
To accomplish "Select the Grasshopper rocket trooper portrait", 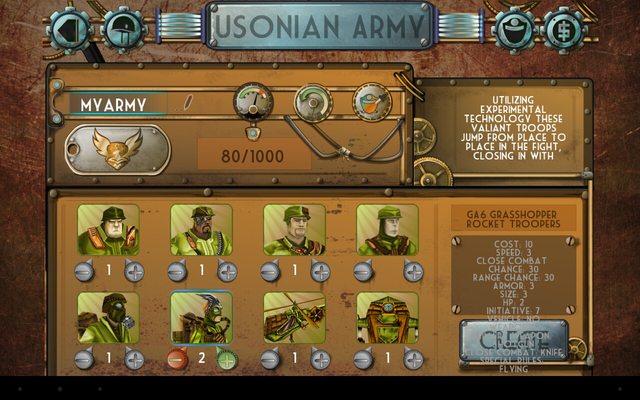I will (x=201, y=318).
